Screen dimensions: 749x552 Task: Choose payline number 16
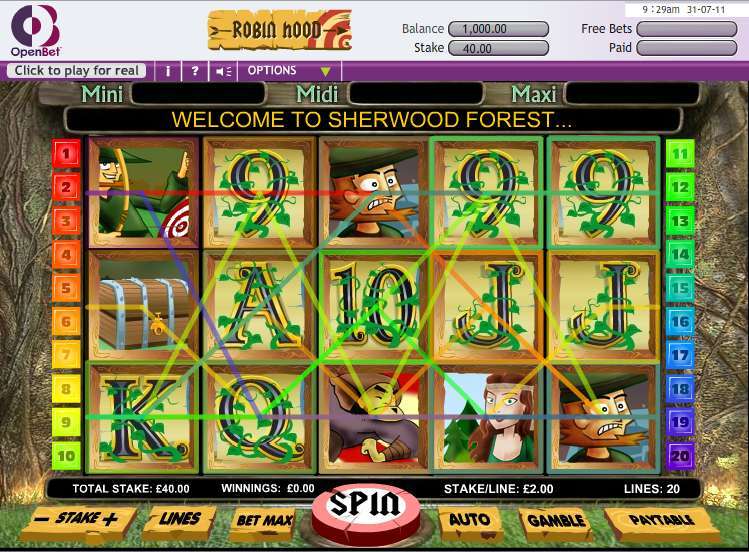click(681, 322)
